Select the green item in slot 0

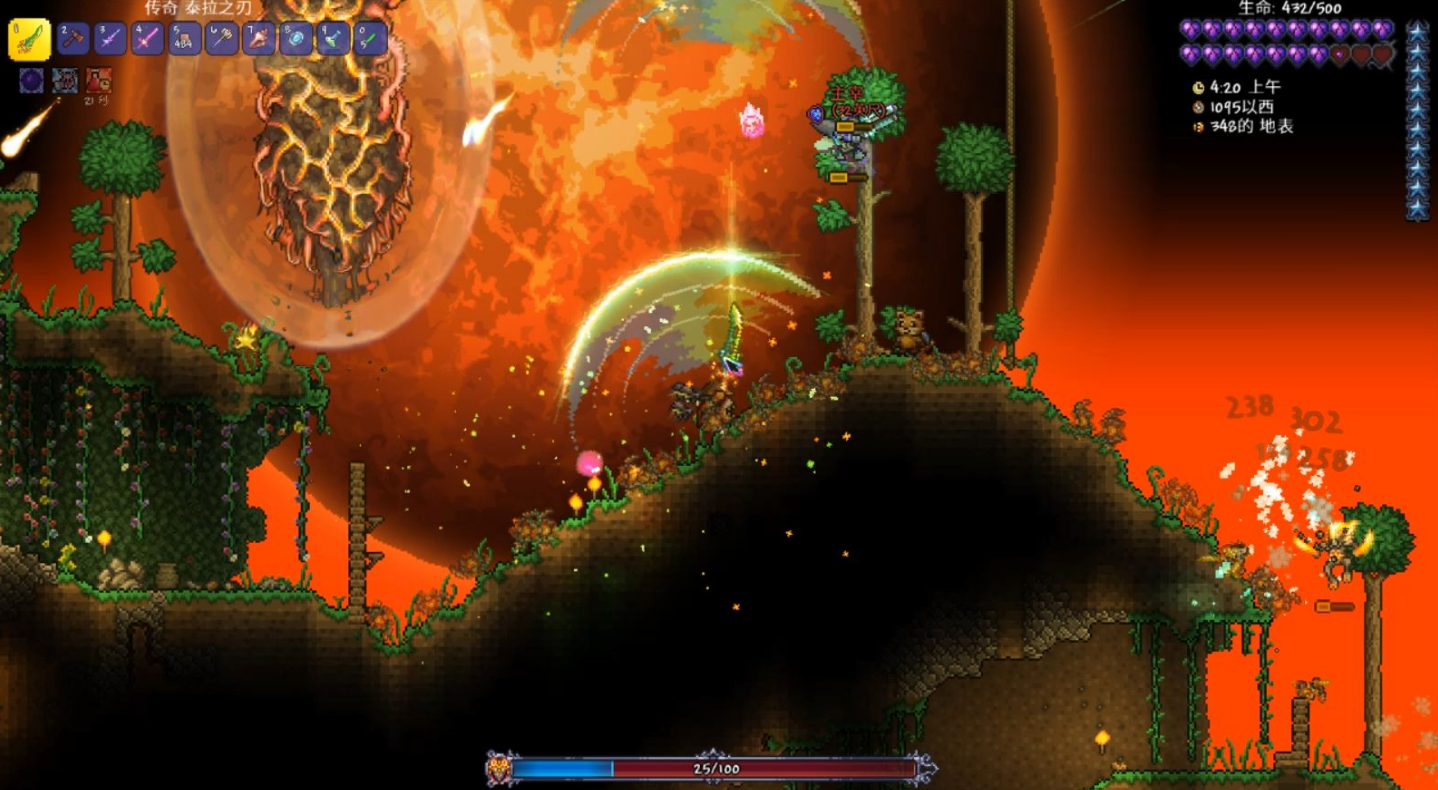point(370,39)
